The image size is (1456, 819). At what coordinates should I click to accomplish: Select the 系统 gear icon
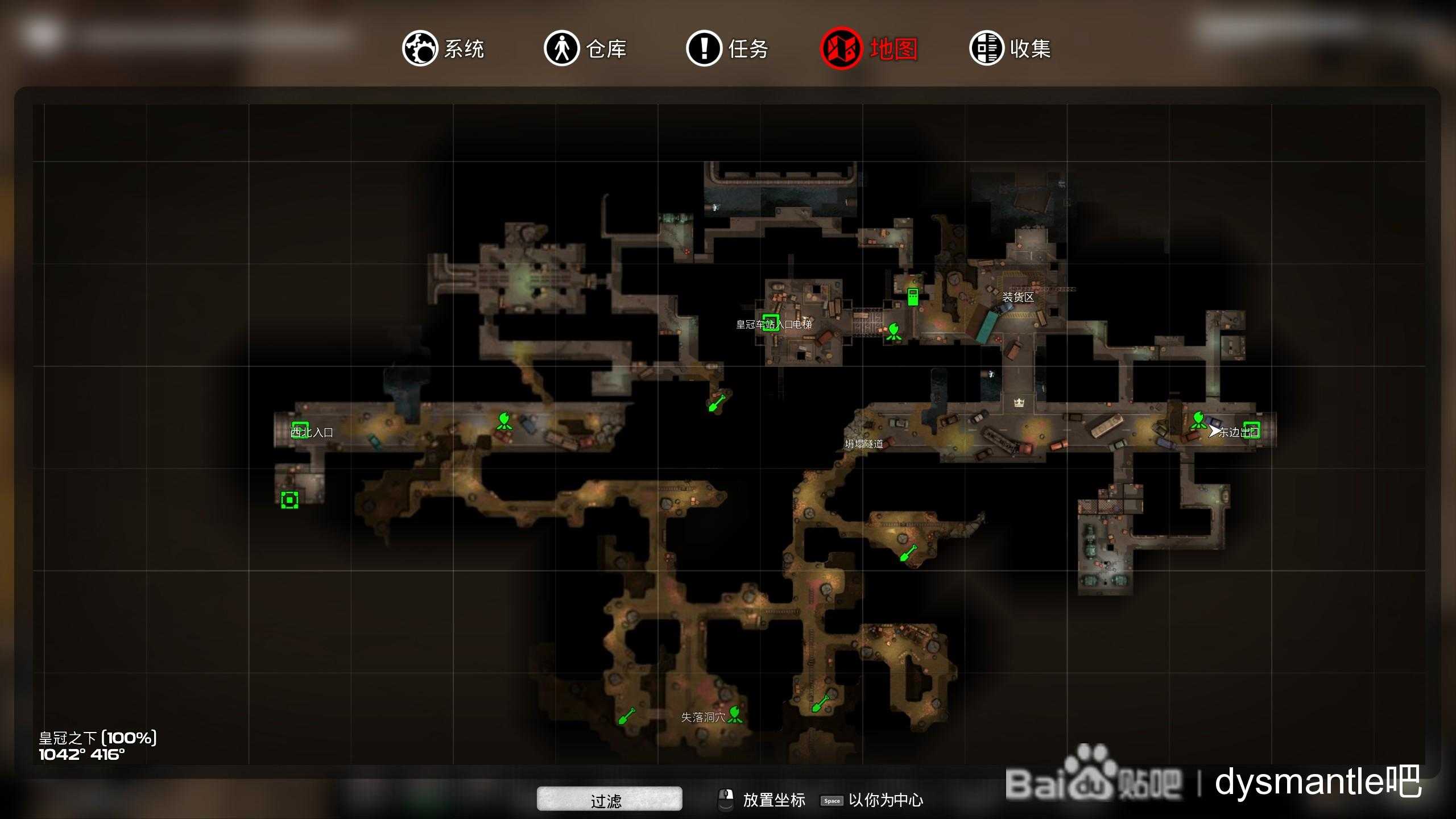(421, 49)
